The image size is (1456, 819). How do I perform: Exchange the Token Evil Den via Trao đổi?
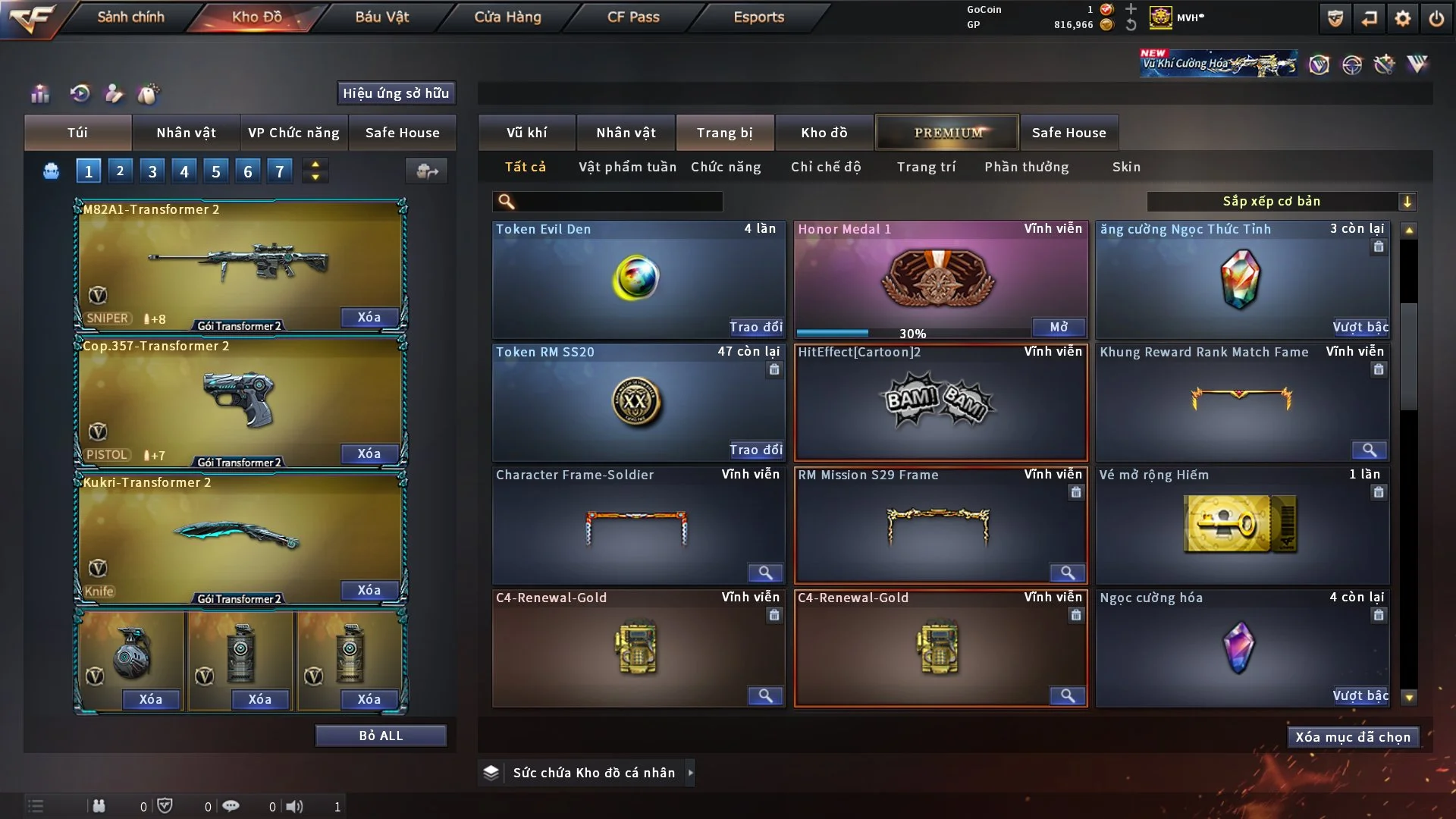pyautogui.click(x=756, y=327)
